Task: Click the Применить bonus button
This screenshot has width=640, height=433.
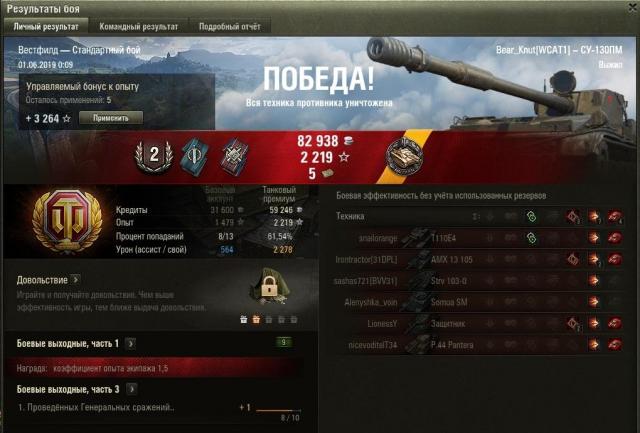Action: 110,117
